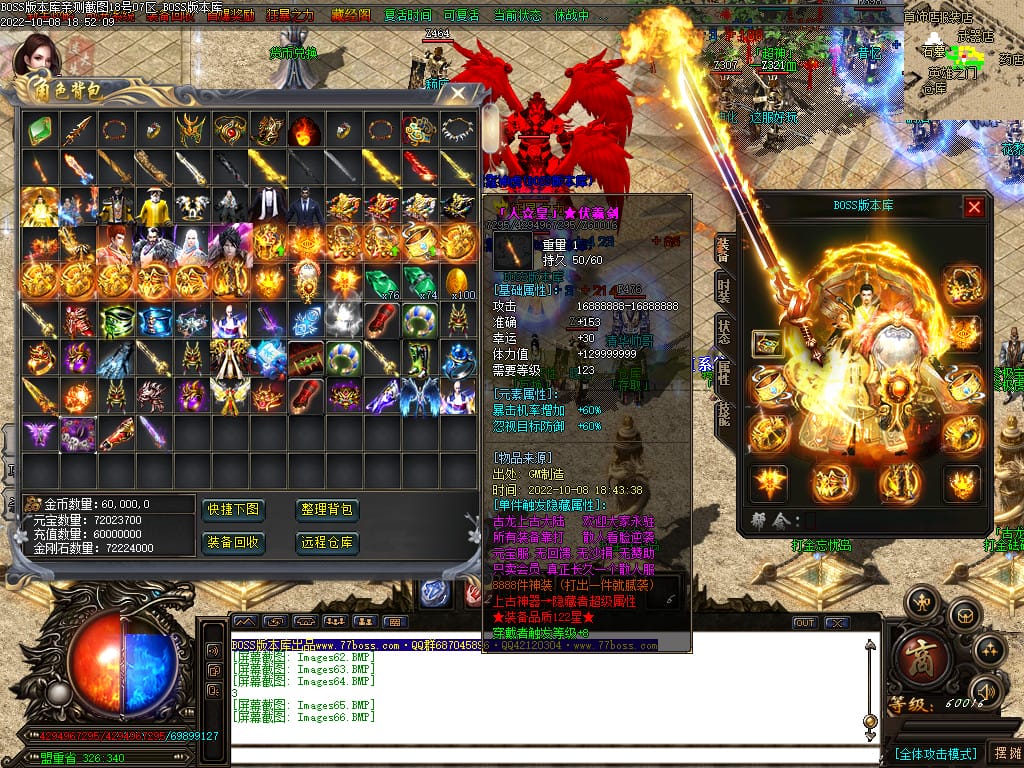Screen dimensions: 1024x768
Task: Choose the yellow-robed costume item
Action: 155,206
